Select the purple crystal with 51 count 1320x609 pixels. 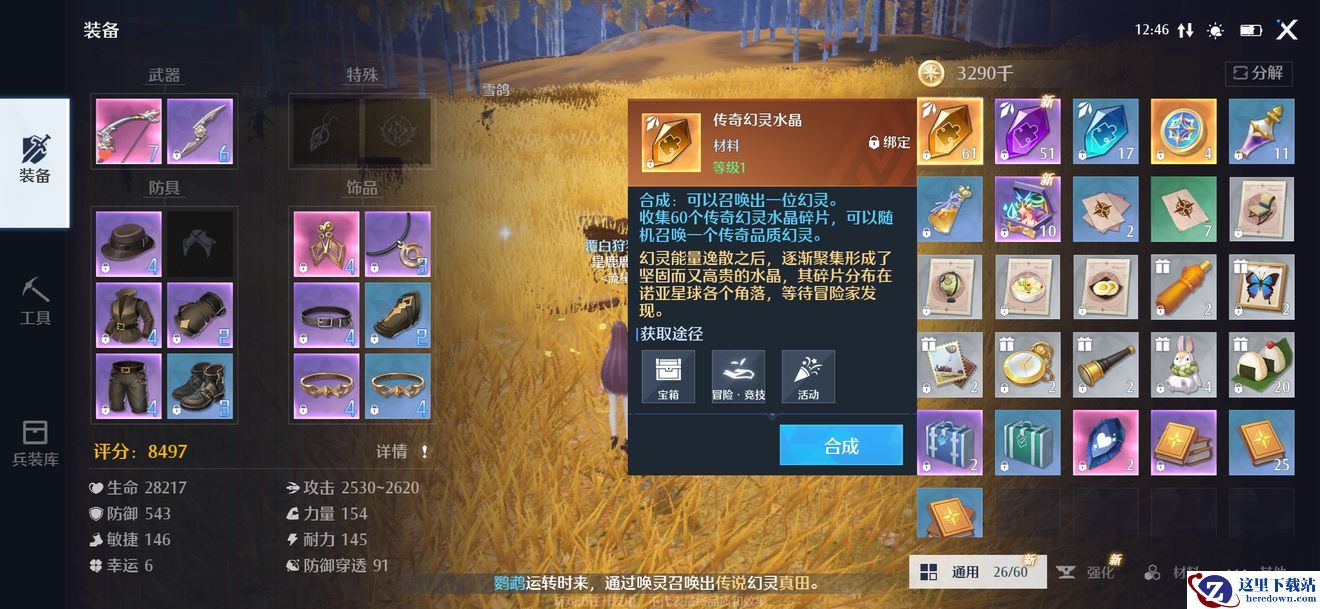pyautogui.click(x=1028, y=132)
